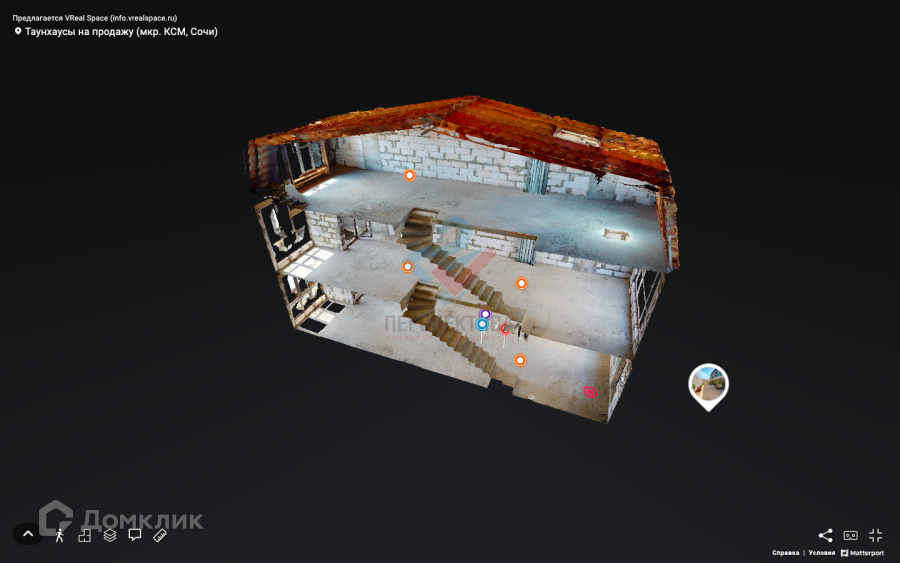Share this tour via the share icon

(825, 535)
